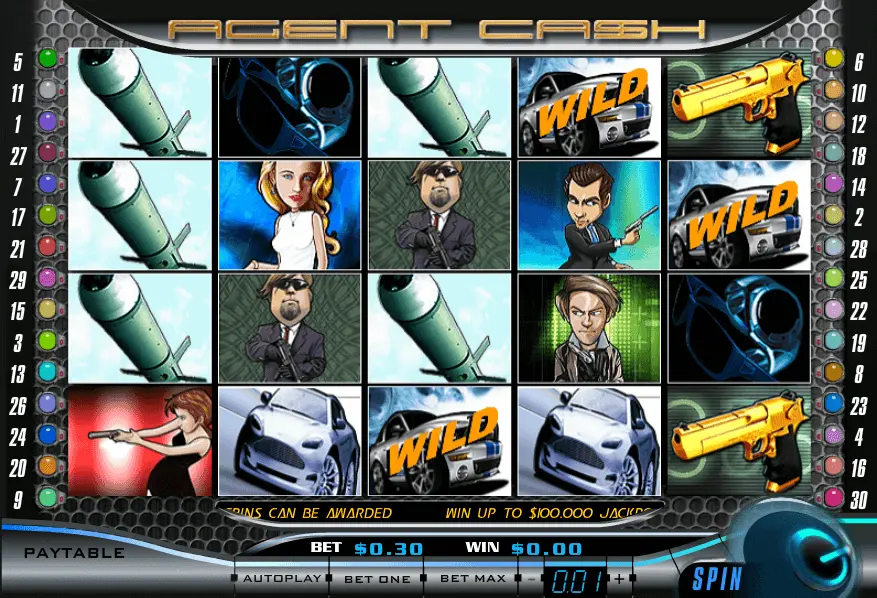Activate payline 6 orb
877x598 pixels.
pyautogui.click(x=832, y=59)
